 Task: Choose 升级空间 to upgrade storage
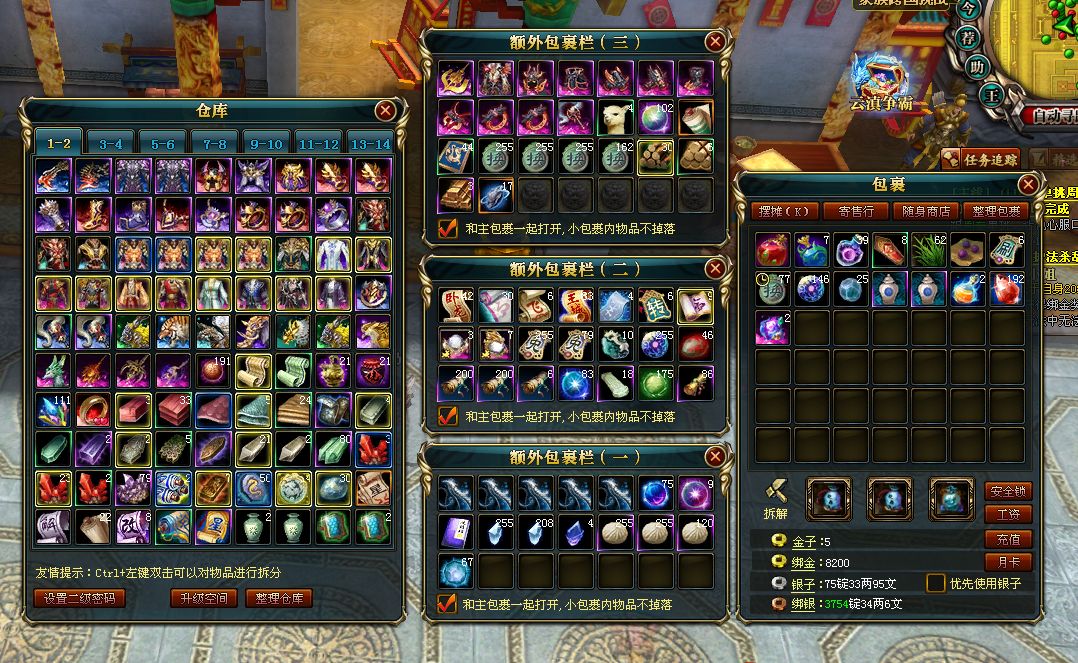pos(203,598)
